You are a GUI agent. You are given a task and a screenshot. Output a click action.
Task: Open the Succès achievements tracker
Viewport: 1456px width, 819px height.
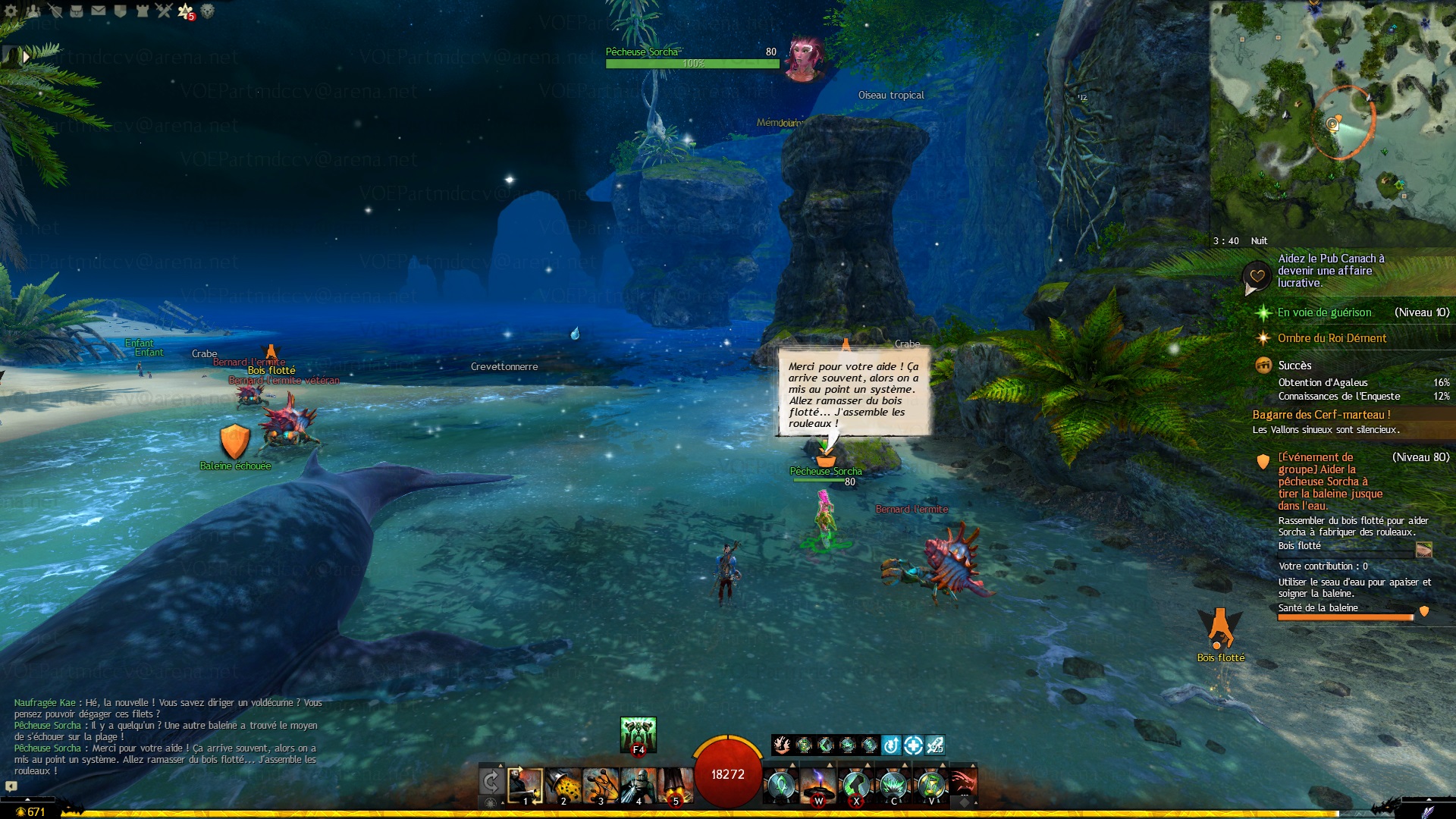coord(1294,366)
